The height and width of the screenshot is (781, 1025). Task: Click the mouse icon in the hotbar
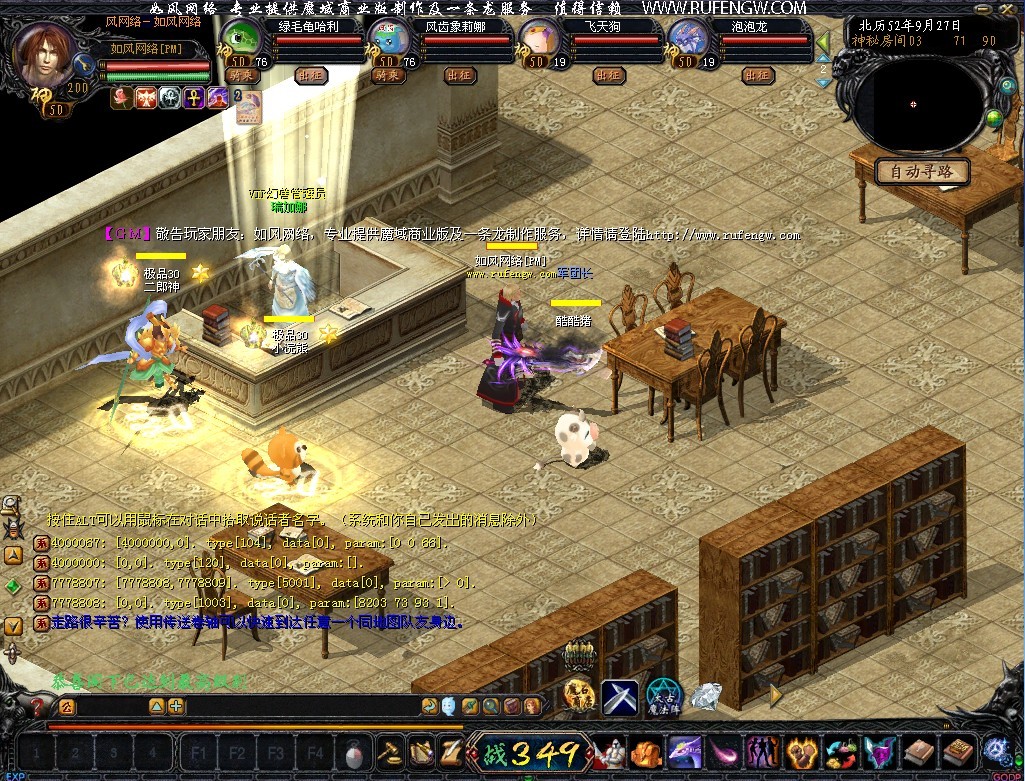click(354, 752)
